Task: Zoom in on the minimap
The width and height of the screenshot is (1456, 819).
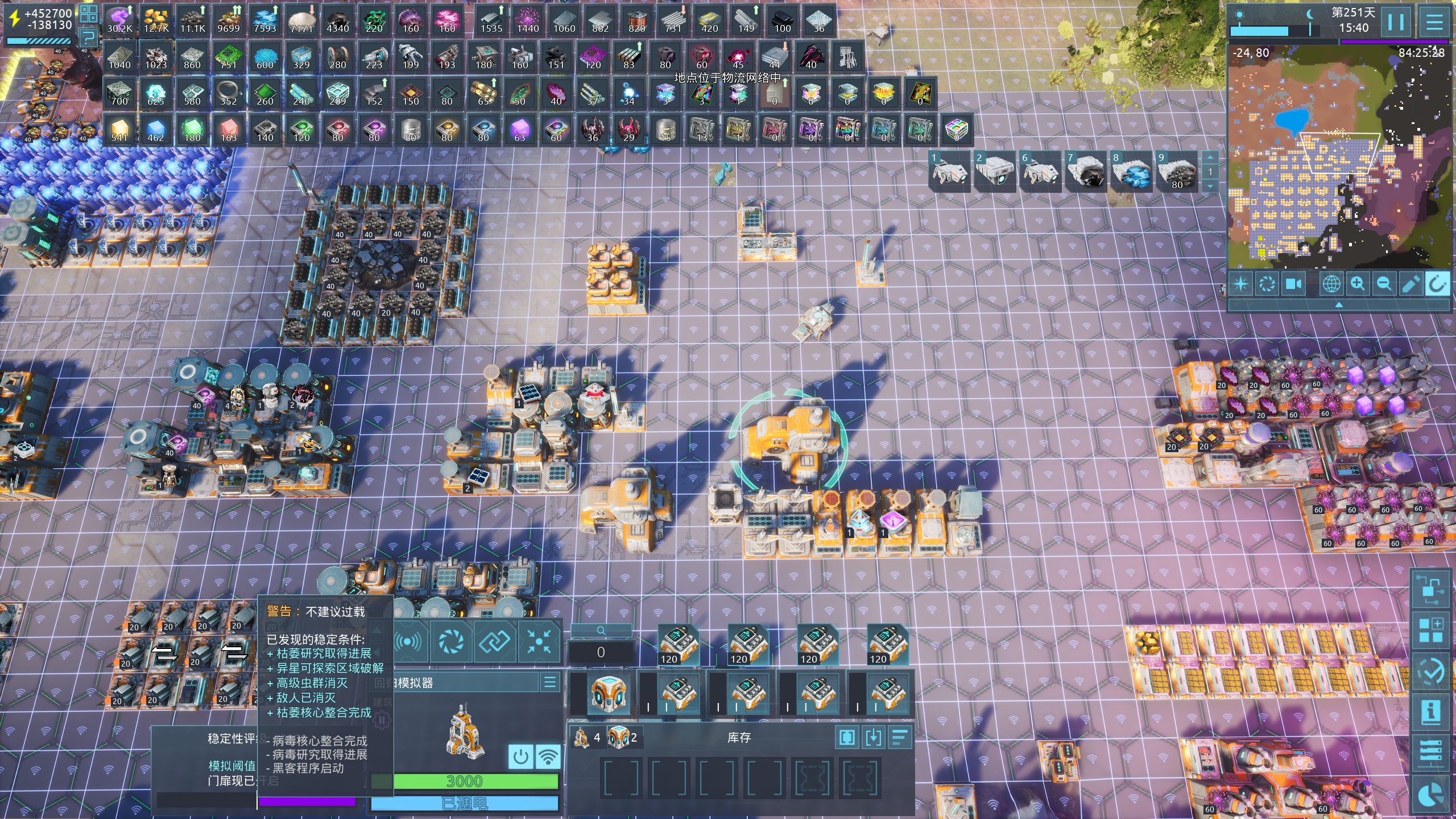Action: (1358, 283)
